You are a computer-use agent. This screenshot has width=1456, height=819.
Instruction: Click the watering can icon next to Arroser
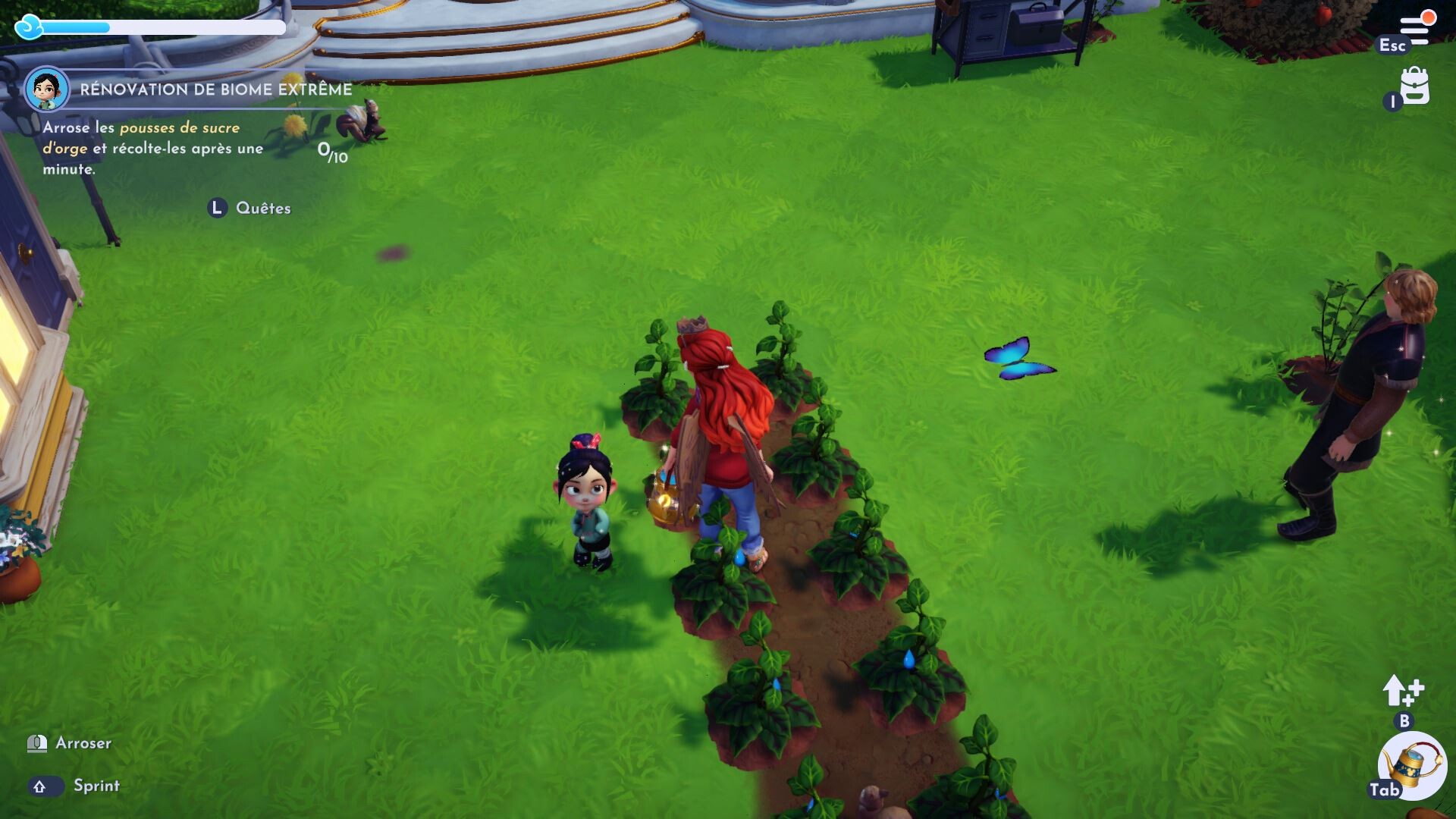pos(36,744)
